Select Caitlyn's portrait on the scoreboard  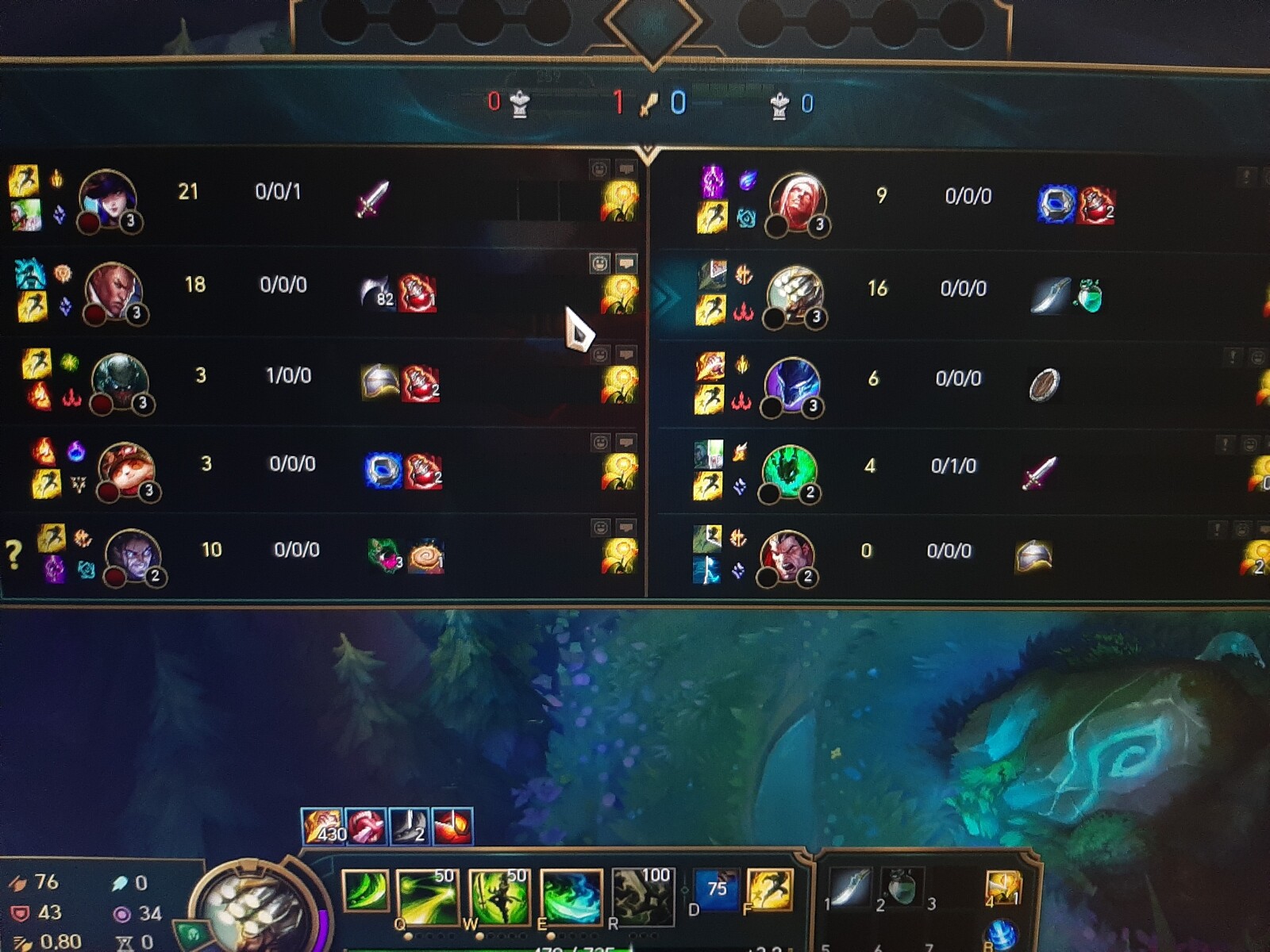click(x=107, y=198)
